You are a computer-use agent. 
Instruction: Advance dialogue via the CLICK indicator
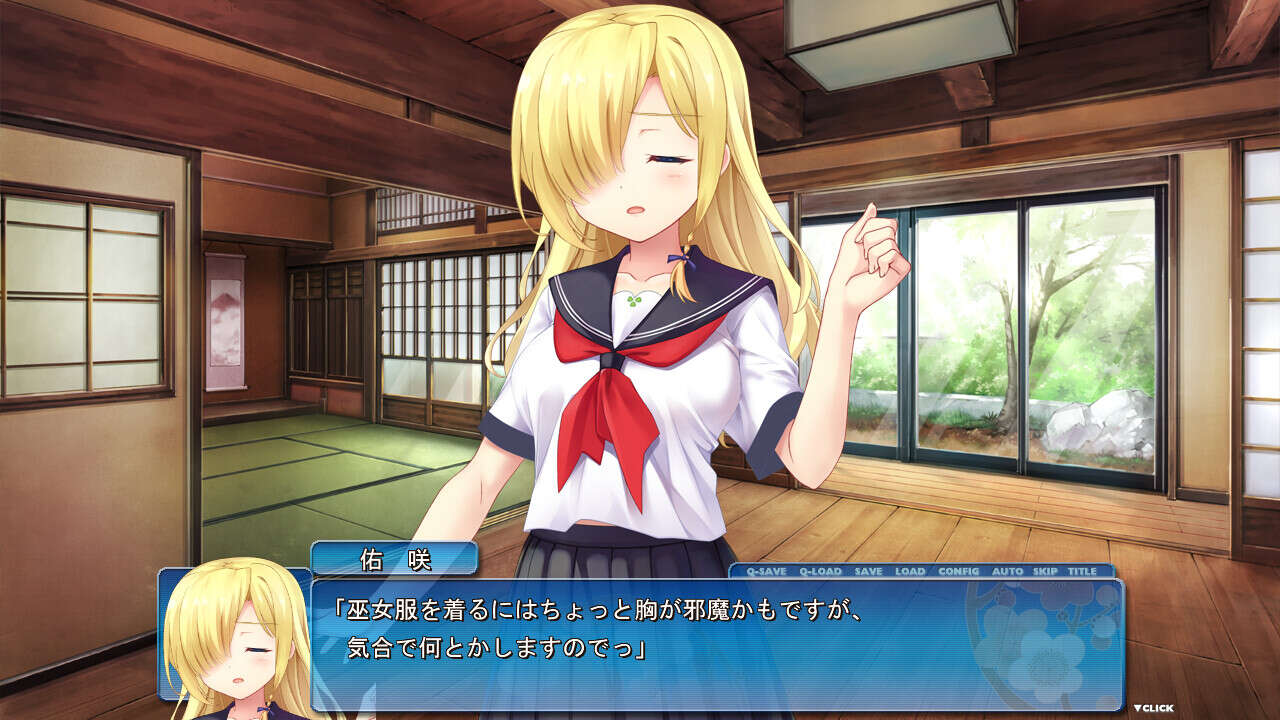[1153, 708]
